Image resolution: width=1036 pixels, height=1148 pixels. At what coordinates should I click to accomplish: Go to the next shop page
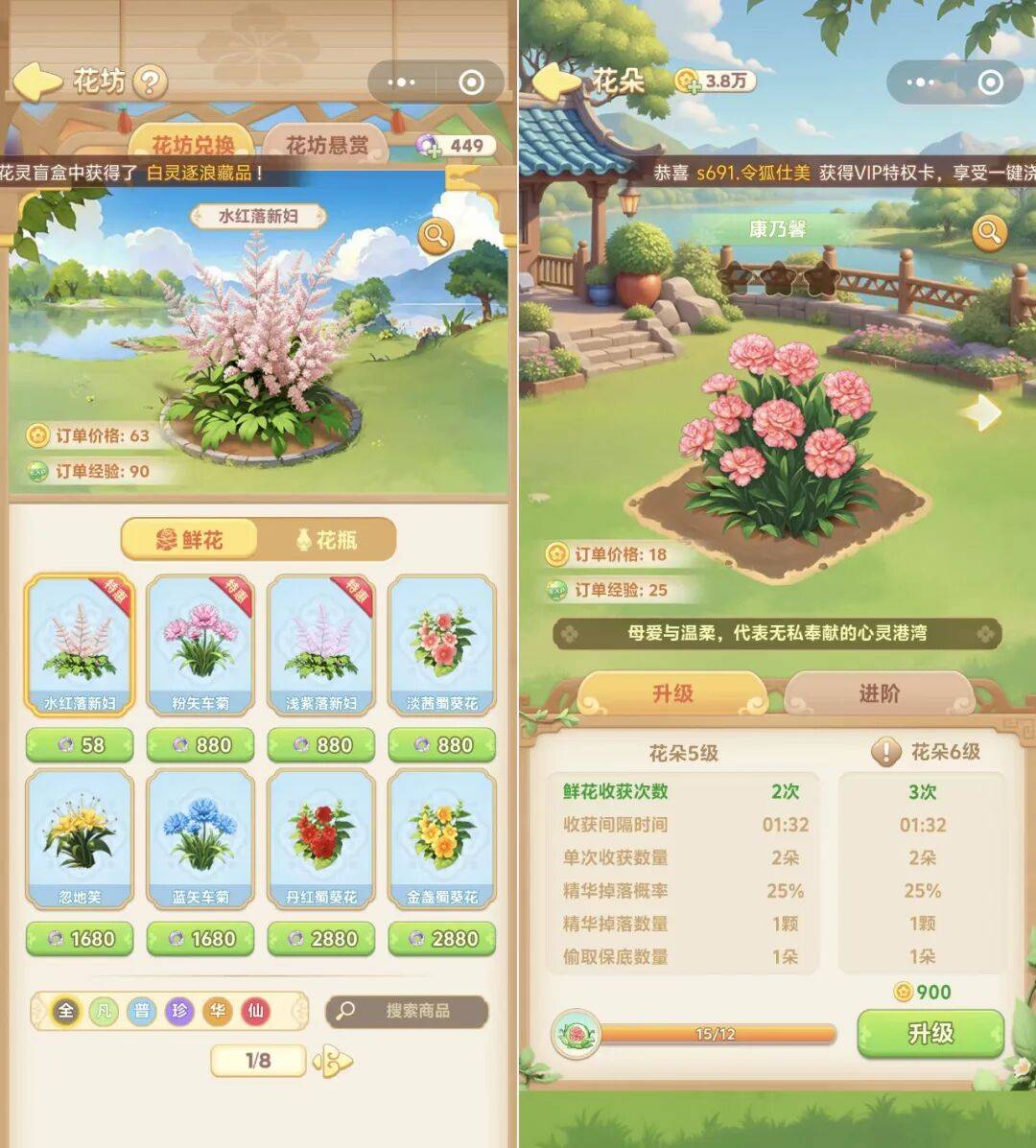click(334, 1061)
